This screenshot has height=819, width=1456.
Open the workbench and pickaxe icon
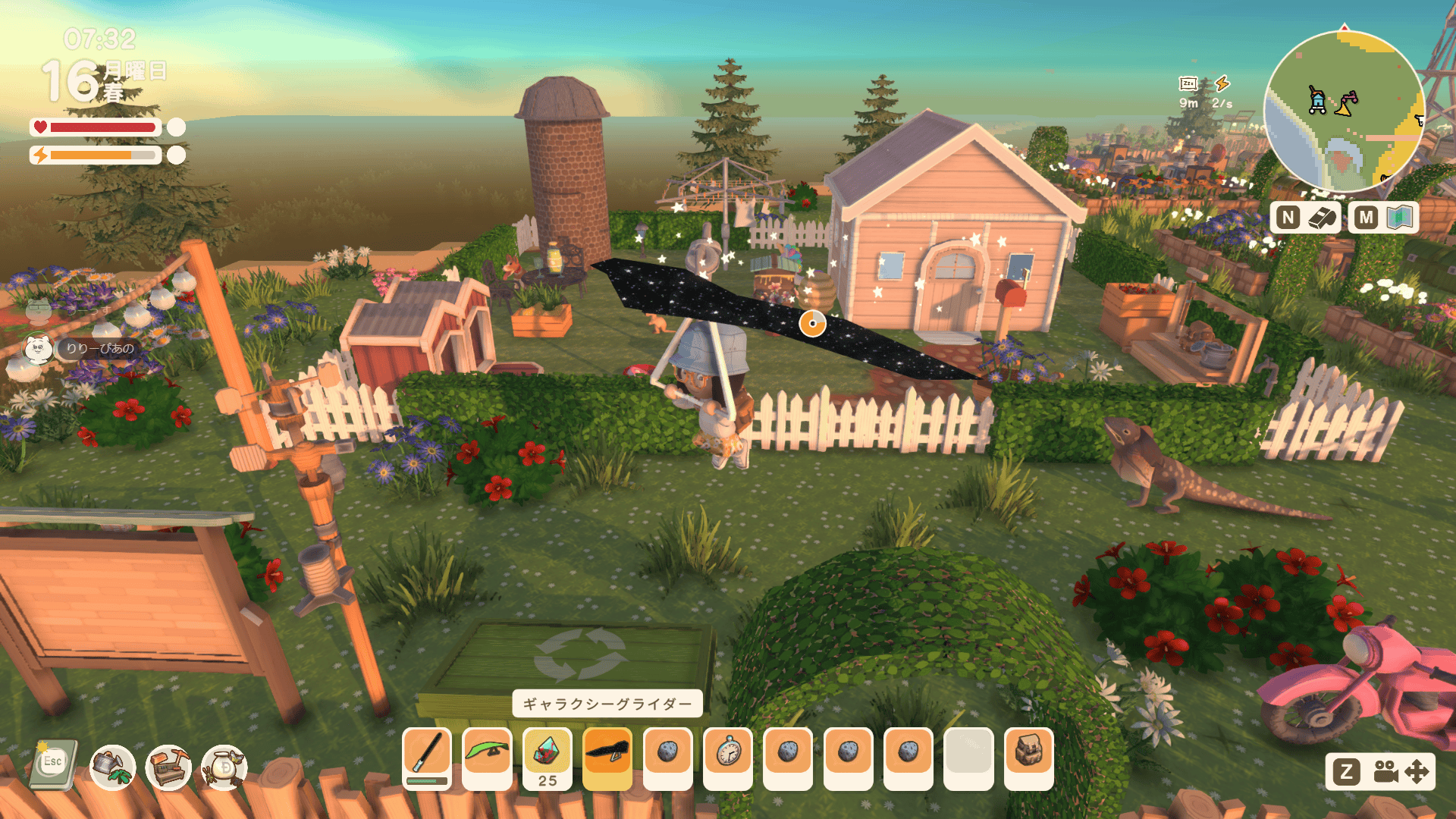pyautogui.click(x=168, y=766)
